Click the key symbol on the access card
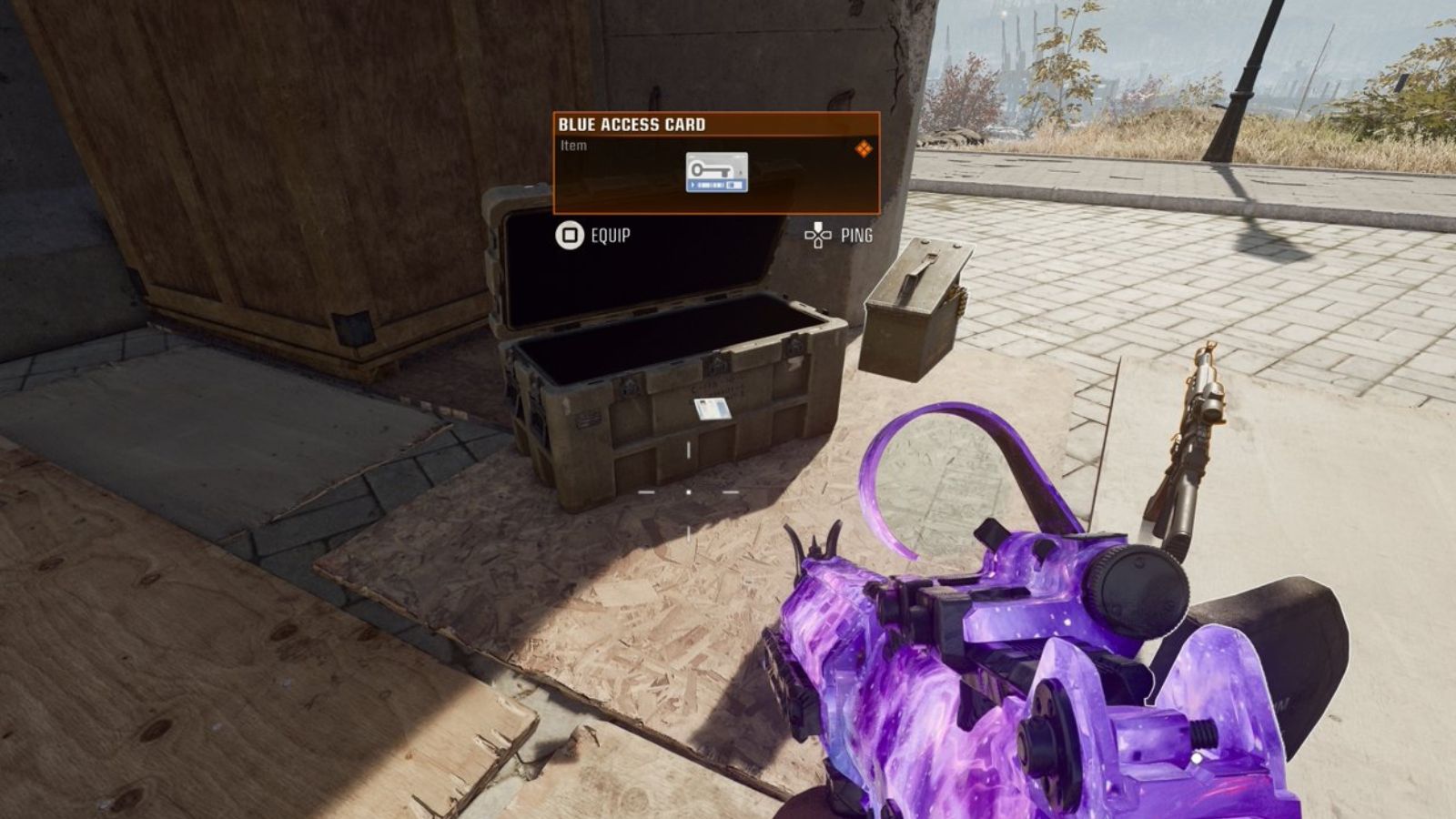 coord(712,169)
